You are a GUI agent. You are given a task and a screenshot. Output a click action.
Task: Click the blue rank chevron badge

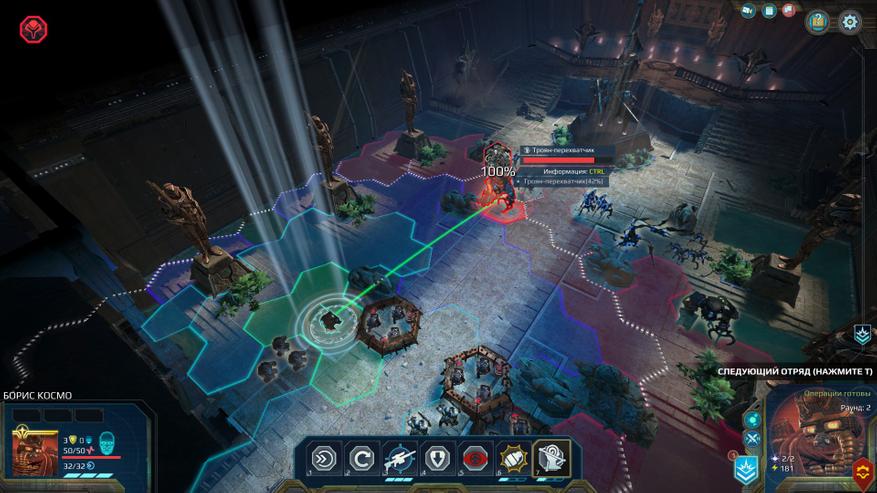[x=745, y=468]
